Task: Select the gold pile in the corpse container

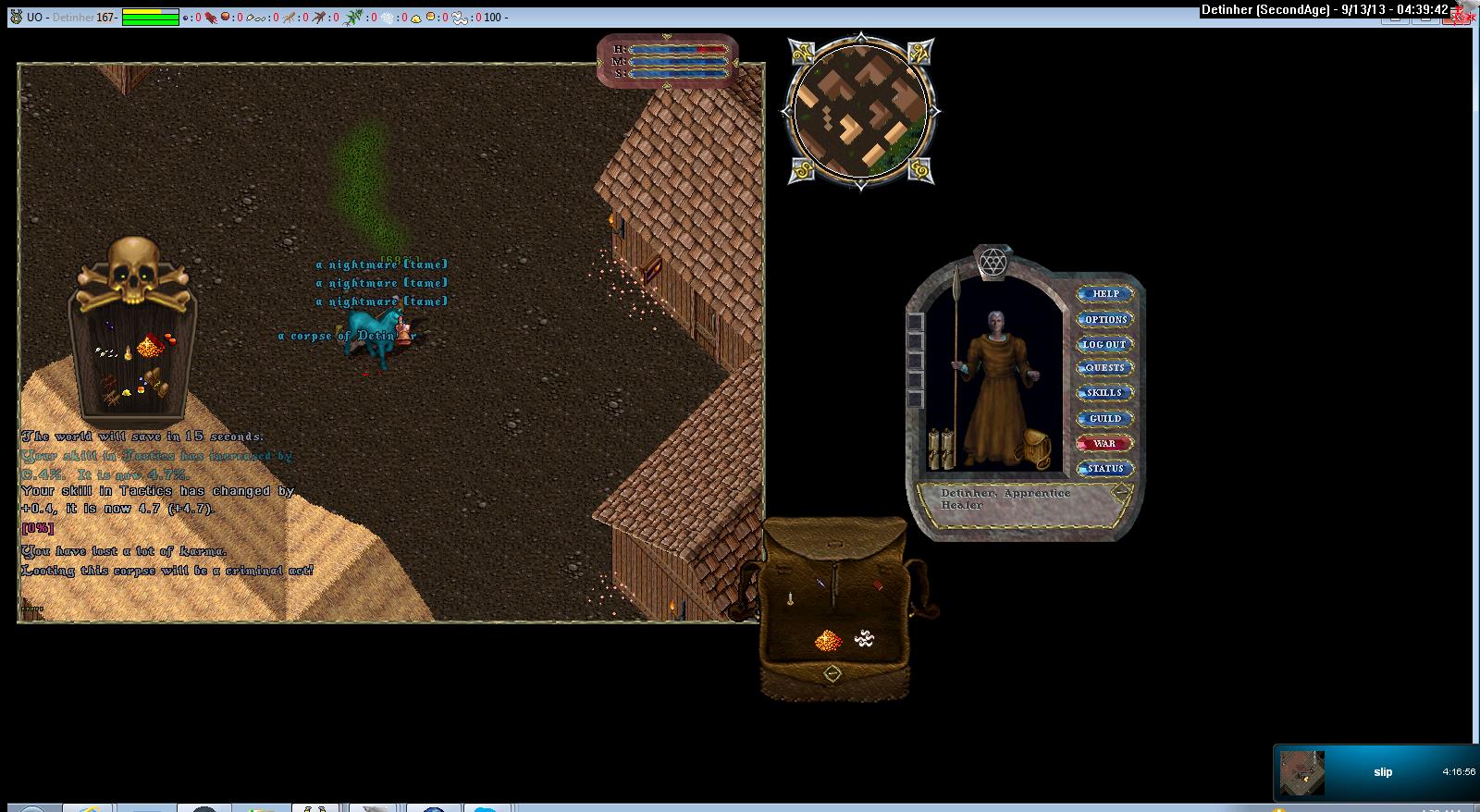Action: [148, 347]
